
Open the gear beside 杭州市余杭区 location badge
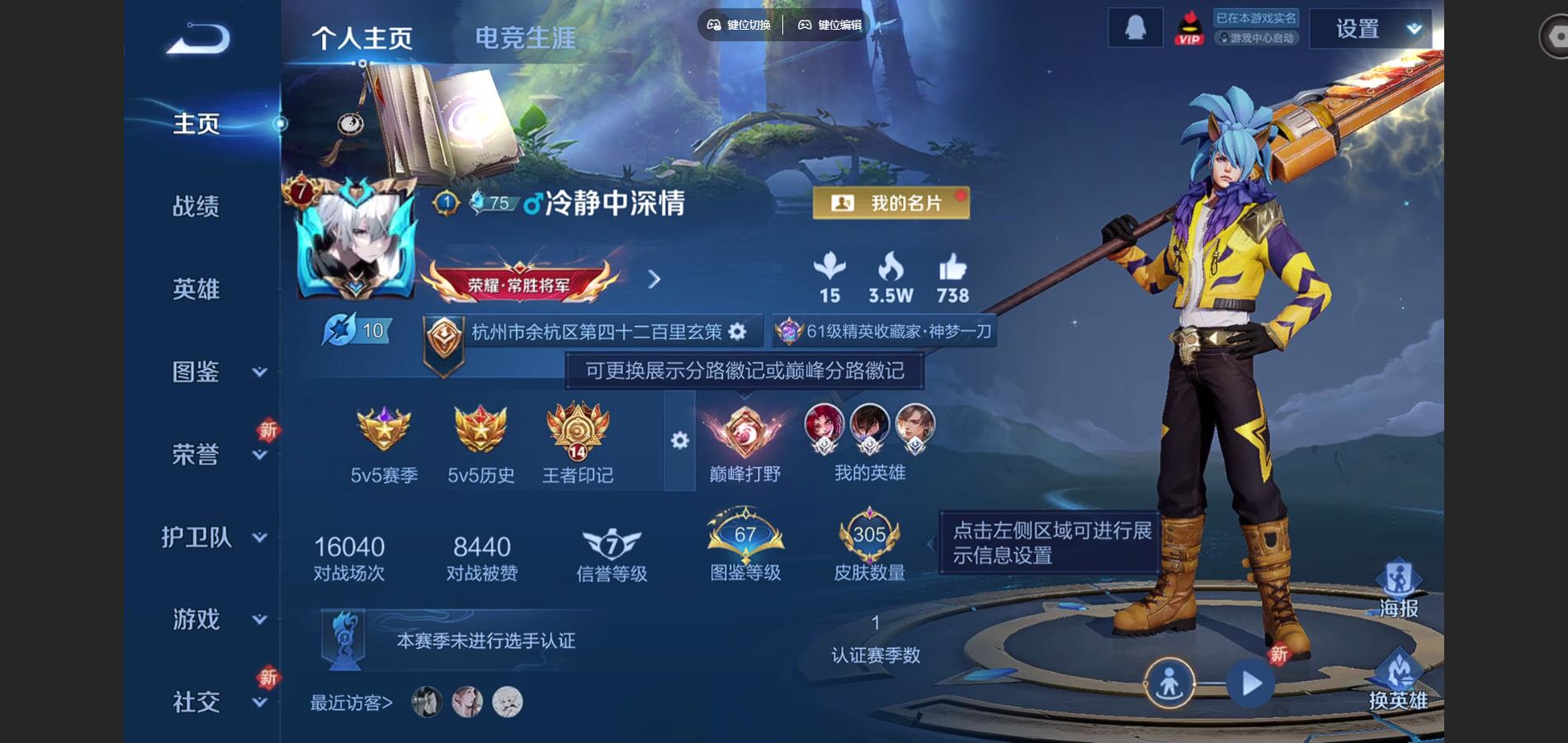(x=737, y=331)
